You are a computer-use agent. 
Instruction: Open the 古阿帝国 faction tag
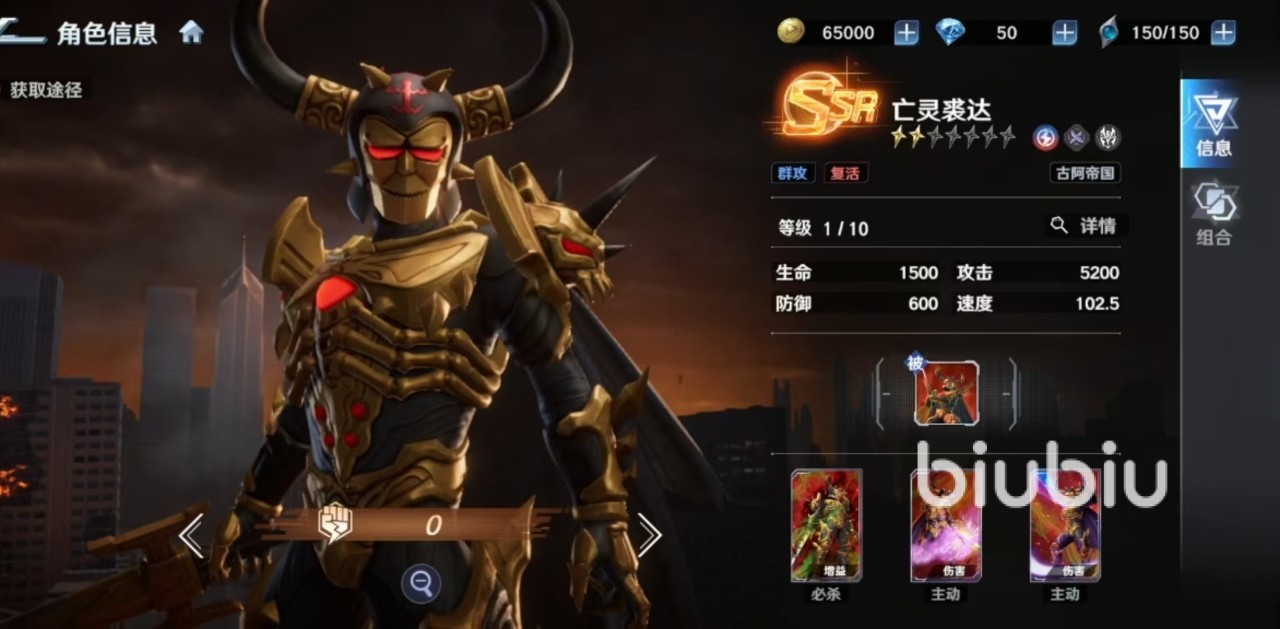point(1085,173)
